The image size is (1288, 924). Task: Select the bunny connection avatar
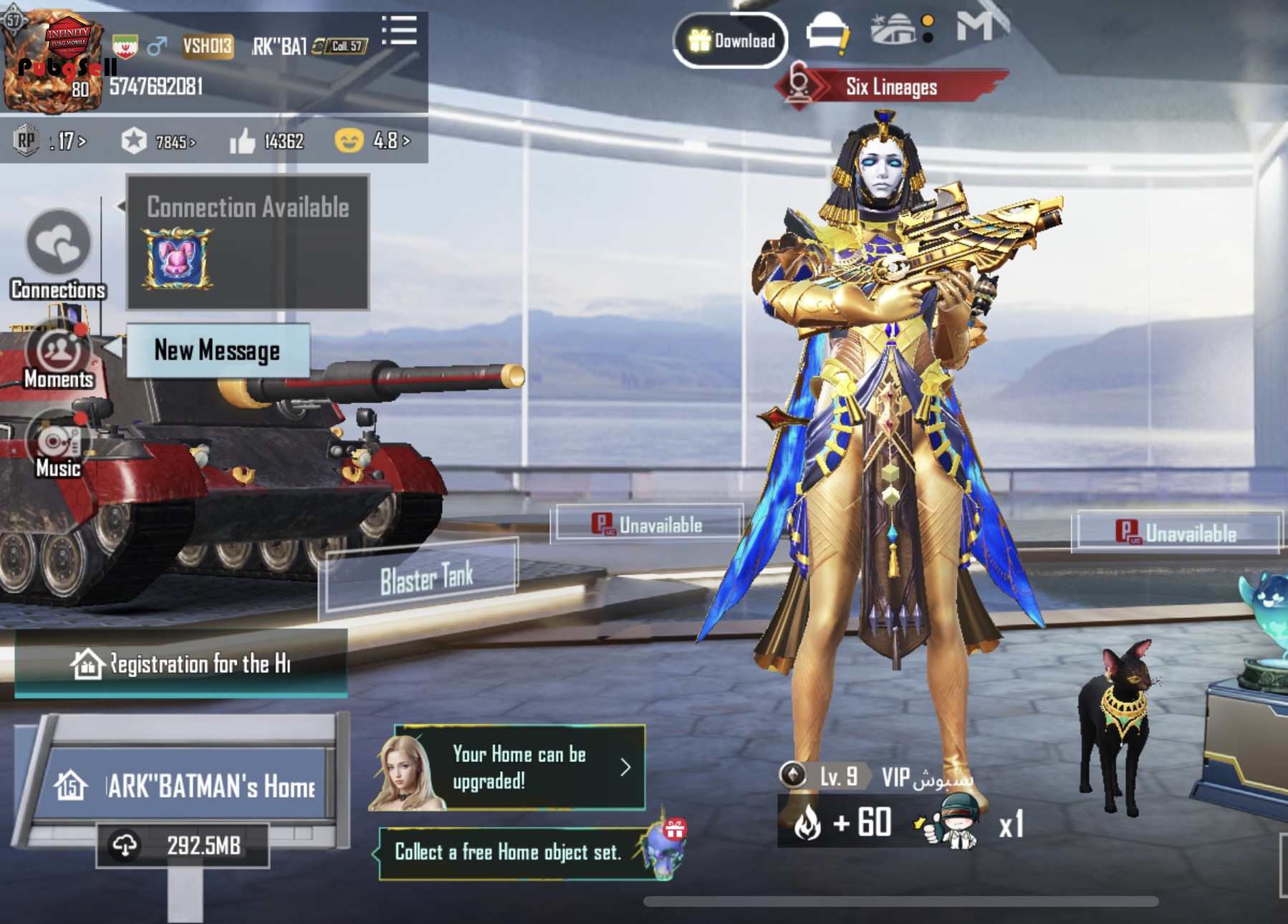177,258
